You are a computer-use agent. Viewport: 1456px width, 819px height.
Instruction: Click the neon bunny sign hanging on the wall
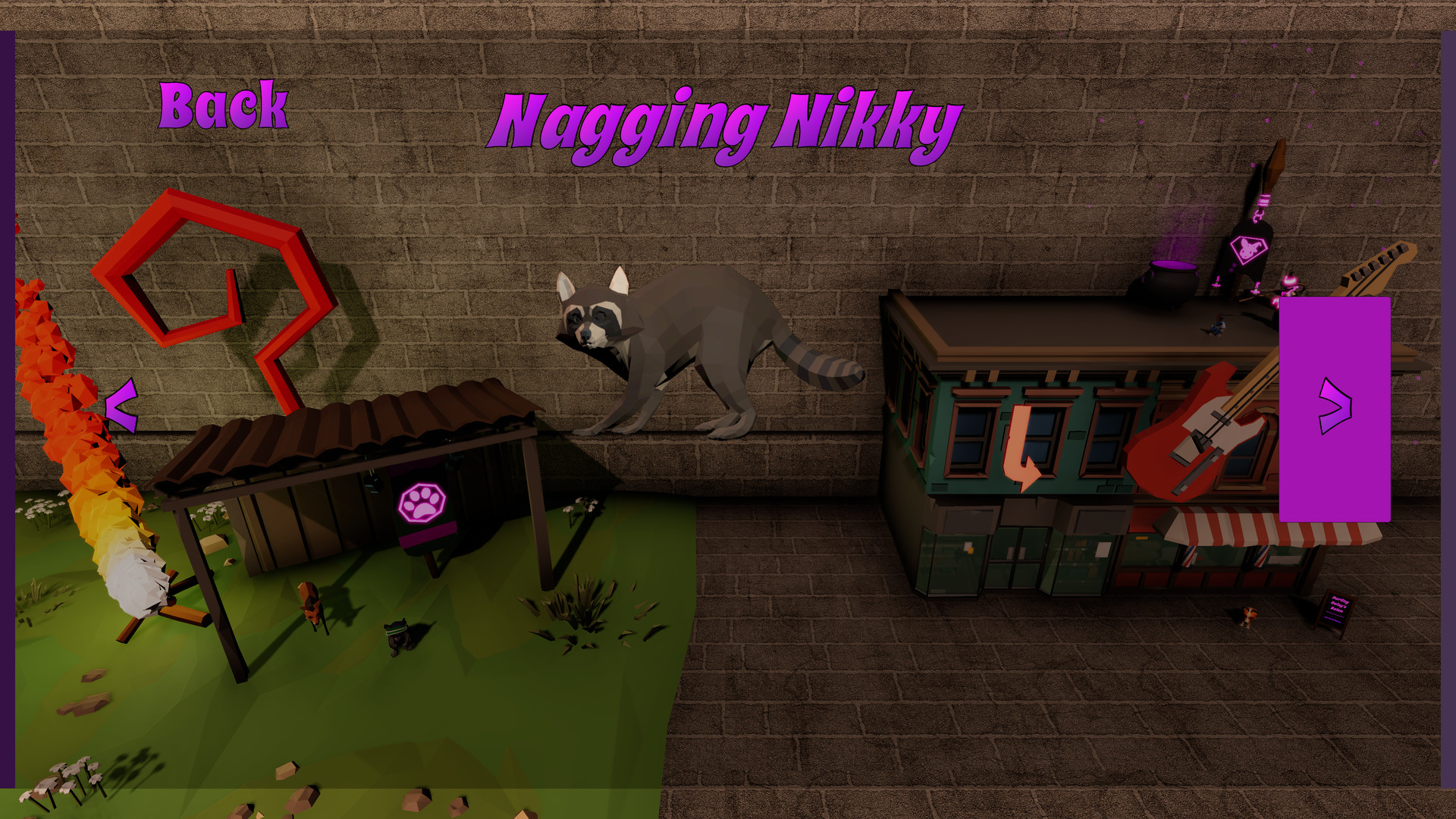click(x=1249, y=250)
